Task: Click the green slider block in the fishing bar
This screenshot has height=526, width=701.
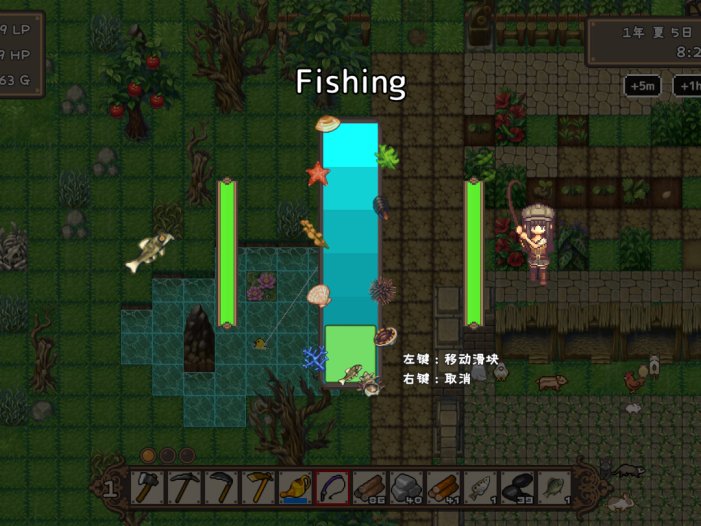Action: coord(350,352)
